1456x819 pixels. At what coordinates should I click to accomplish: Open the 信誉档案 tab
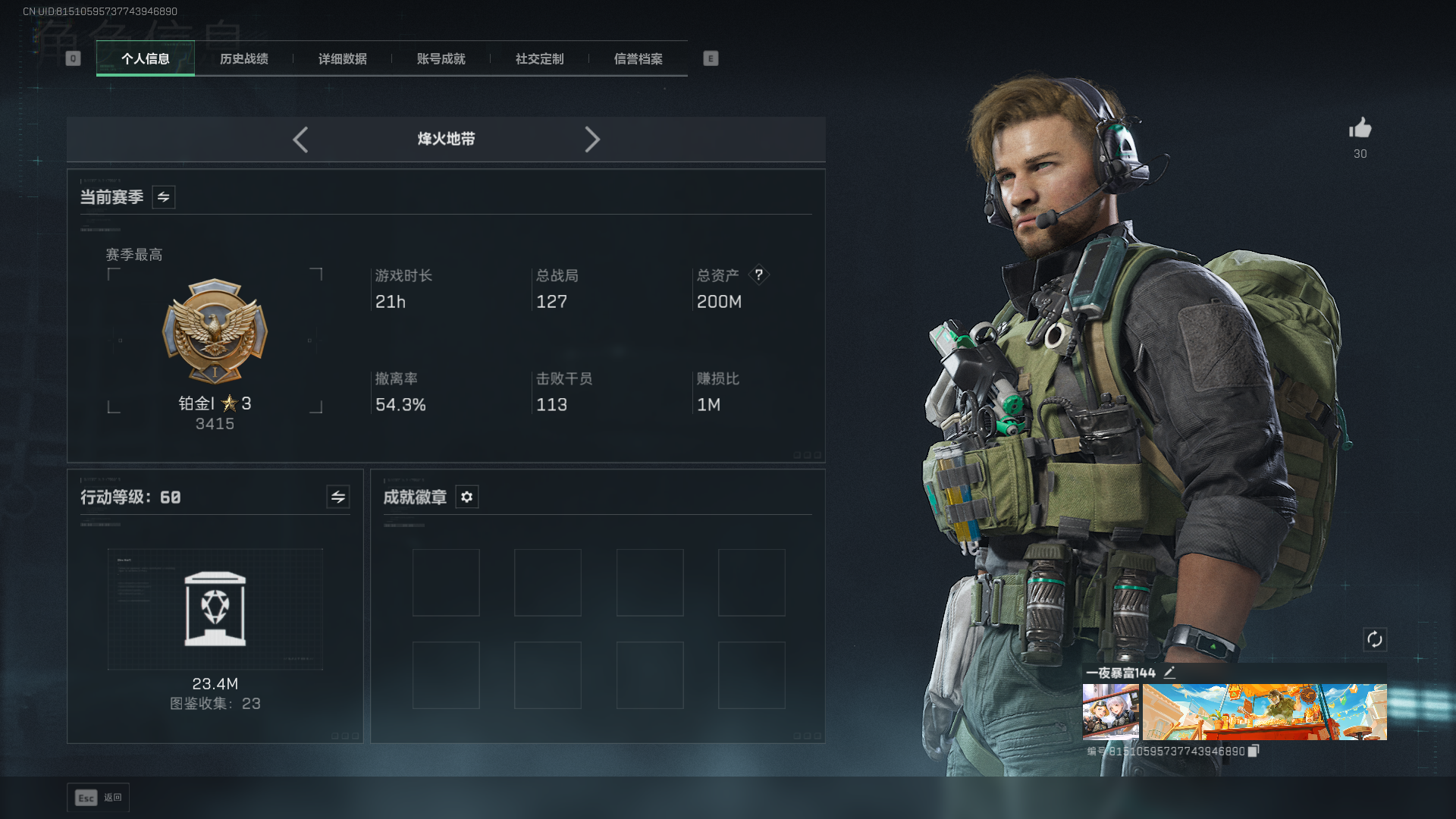click(x=638, y=59)
